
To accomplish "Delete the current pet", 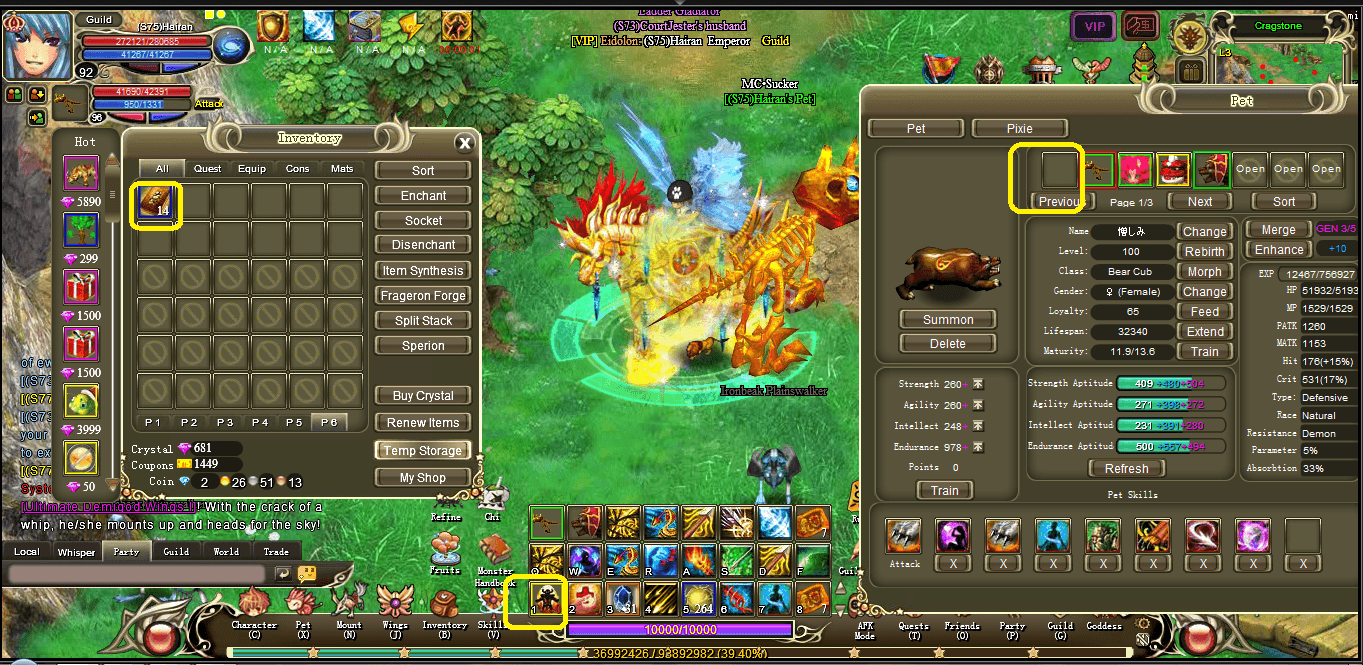I will pyautogui.click(x=947, y=344).
